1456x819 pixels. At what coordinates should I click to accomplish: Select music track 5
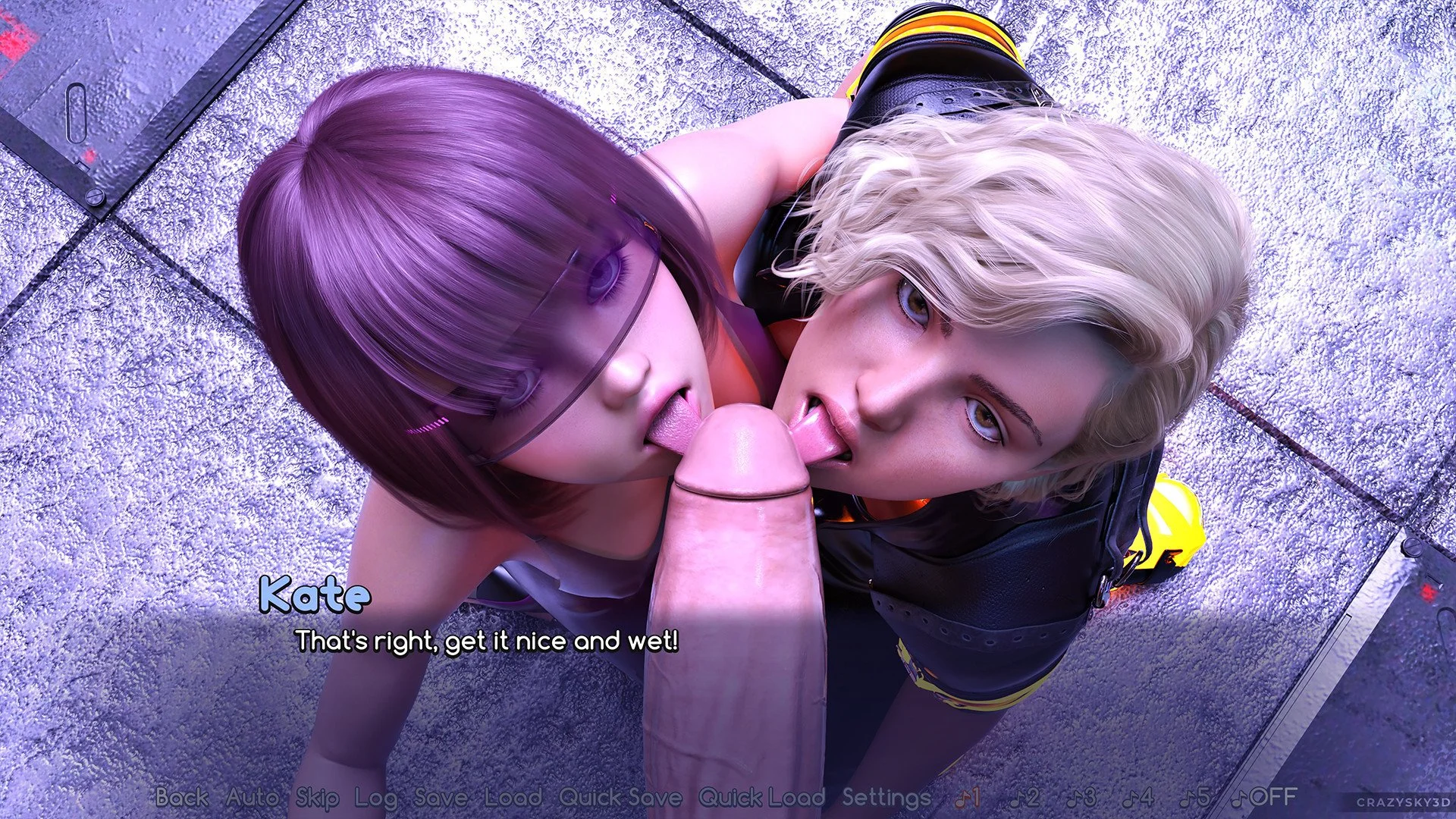click(x=1194, y=797)
